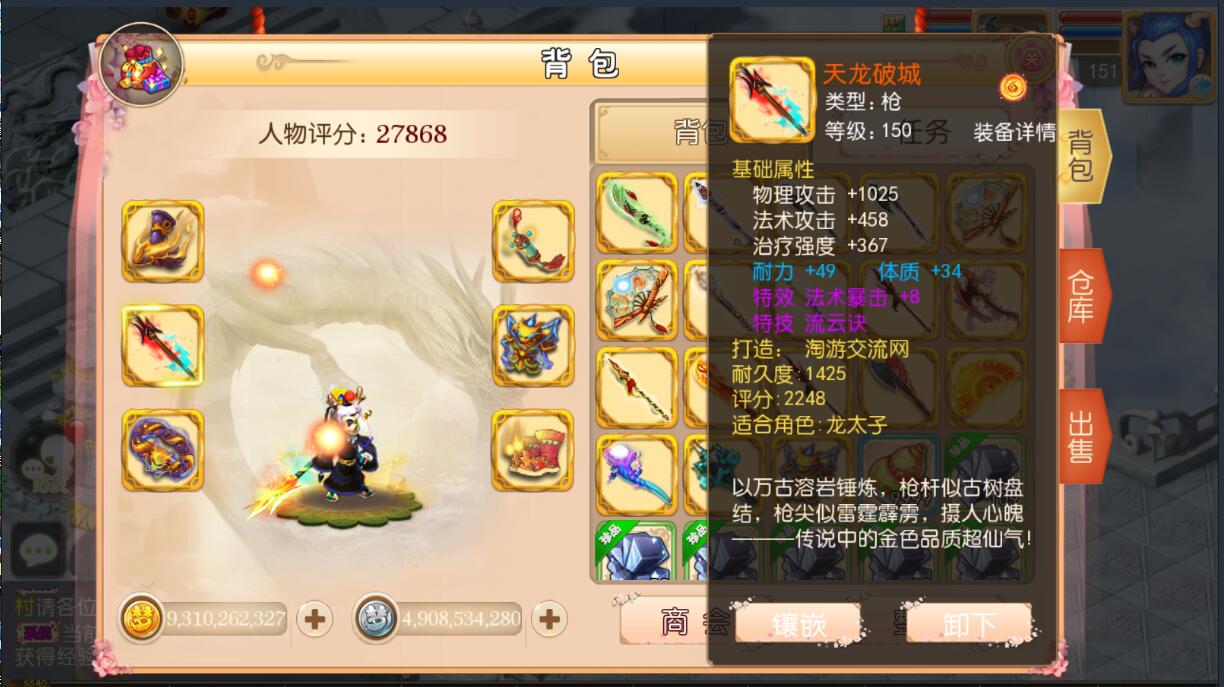This screenshot has height=687, width=1224.
Task: Add silver coins with the plus button
Action: (x=548, y=620)
